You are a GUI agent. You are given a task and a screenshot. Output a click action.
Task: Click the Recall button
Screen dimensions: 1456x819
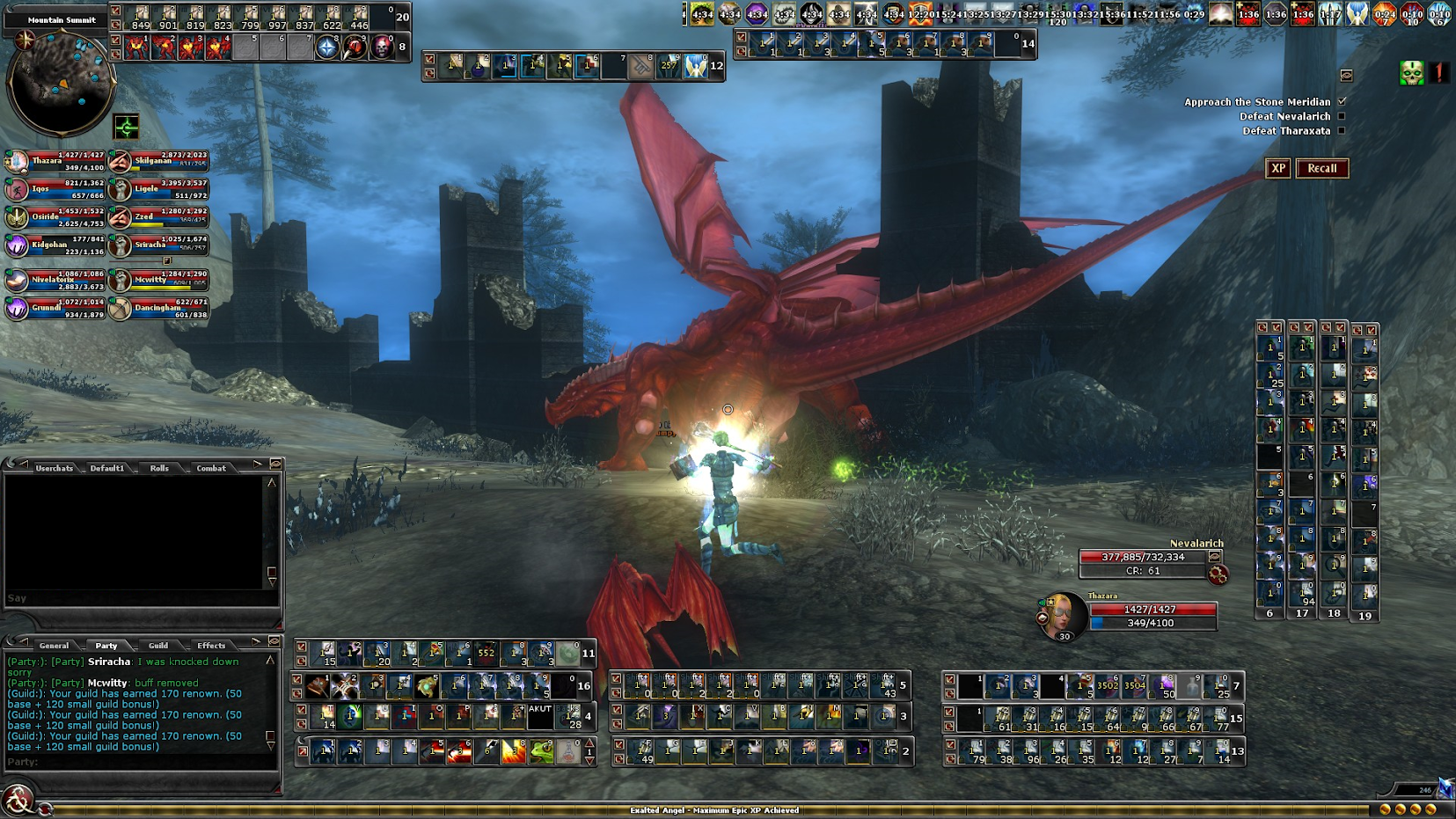click(x=1321, y=168)
